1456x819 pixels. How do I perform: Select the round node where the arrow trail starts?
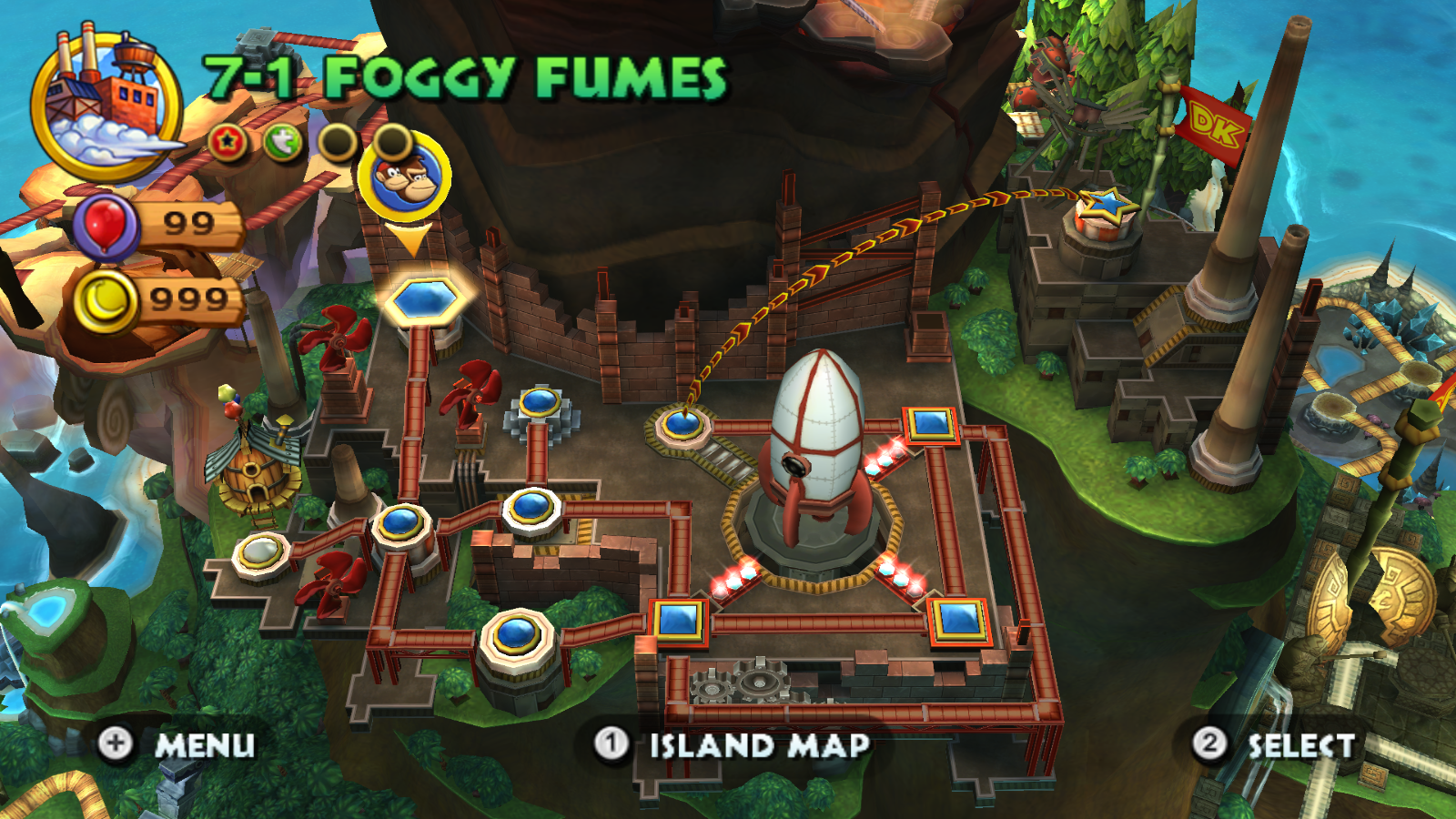pyautogui.click(x=682, y=421)
